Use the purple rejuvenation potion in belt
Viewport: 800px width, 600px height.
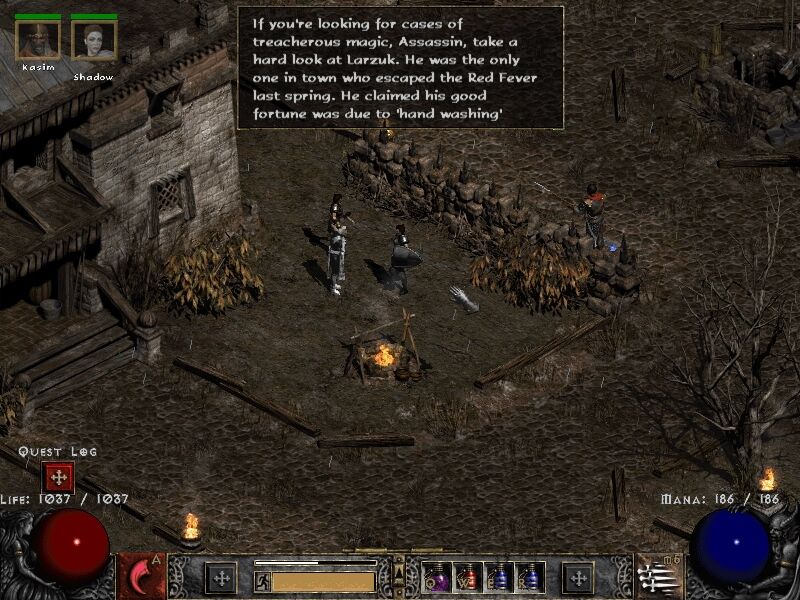pyautogui.click(x=437, y=577)
